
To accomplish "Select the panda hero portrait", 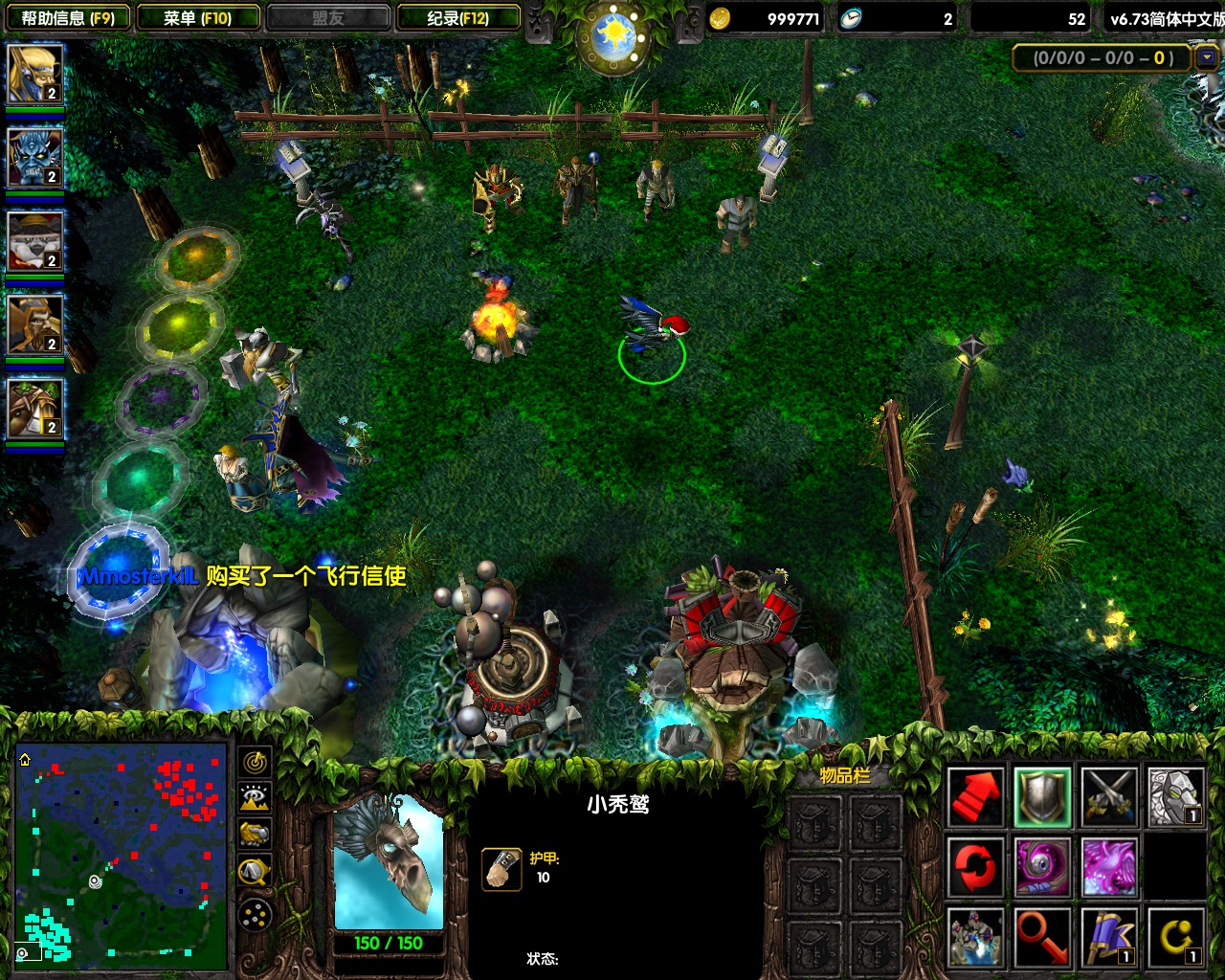I will click(x=34, y=240).
